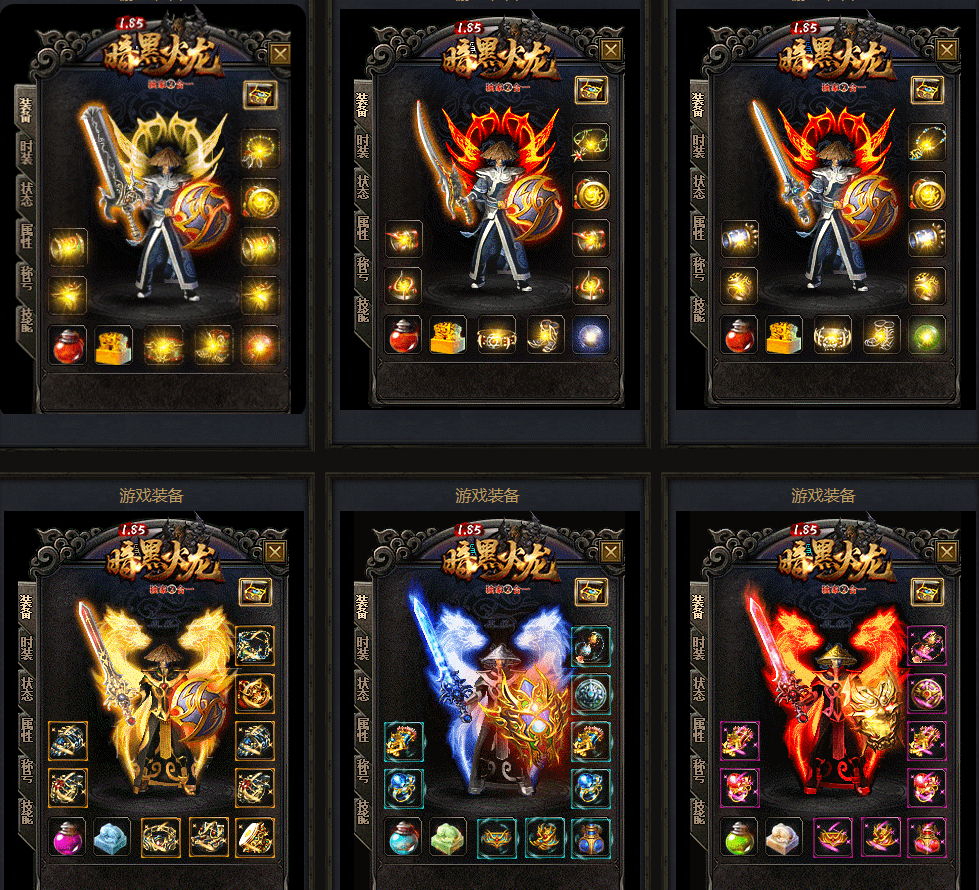
Task: Select the bright green potion flask slot
Action: click(x=740, y=837)
